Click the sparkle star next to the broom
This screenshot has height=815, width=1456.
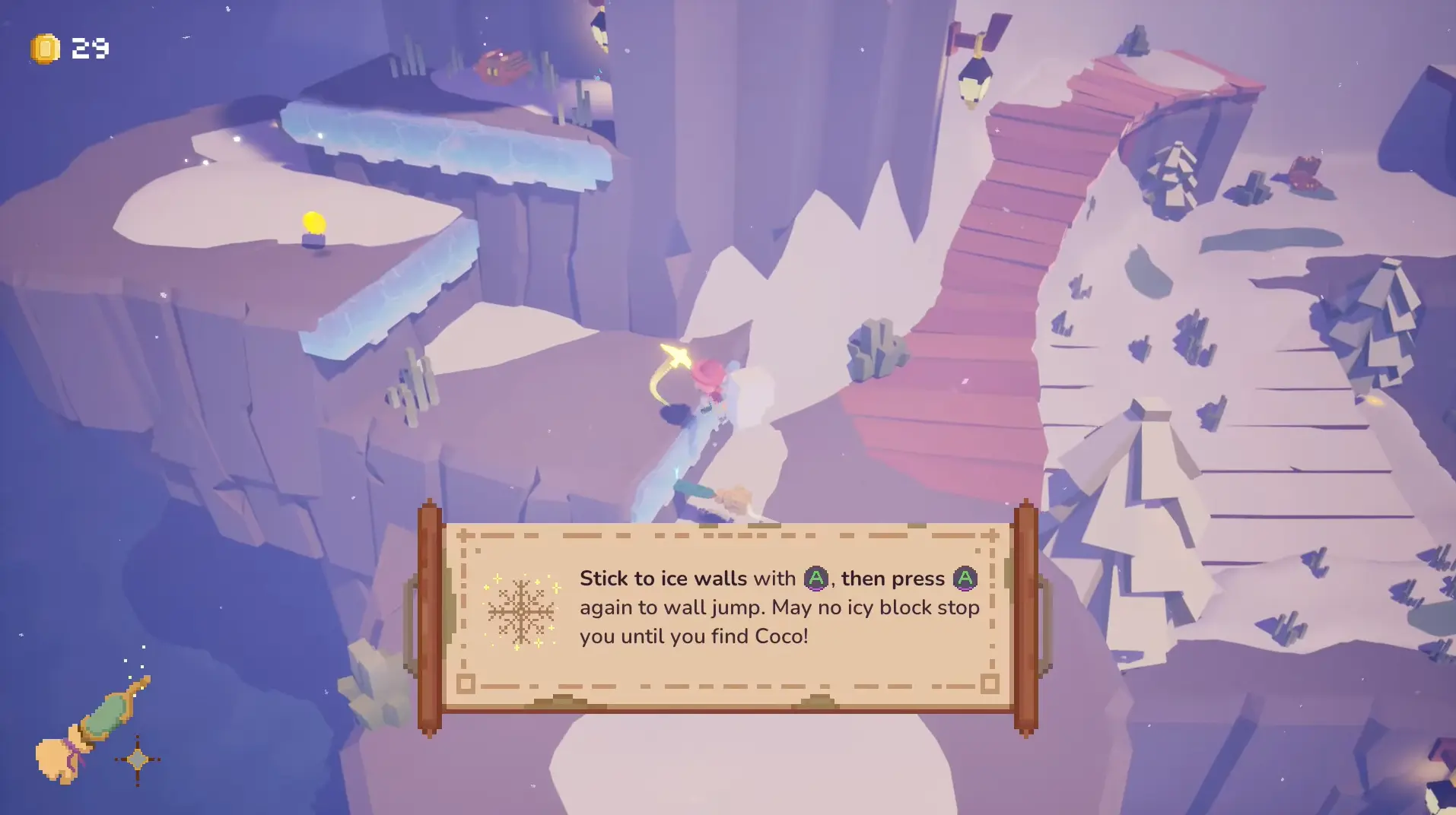point(139,757)
